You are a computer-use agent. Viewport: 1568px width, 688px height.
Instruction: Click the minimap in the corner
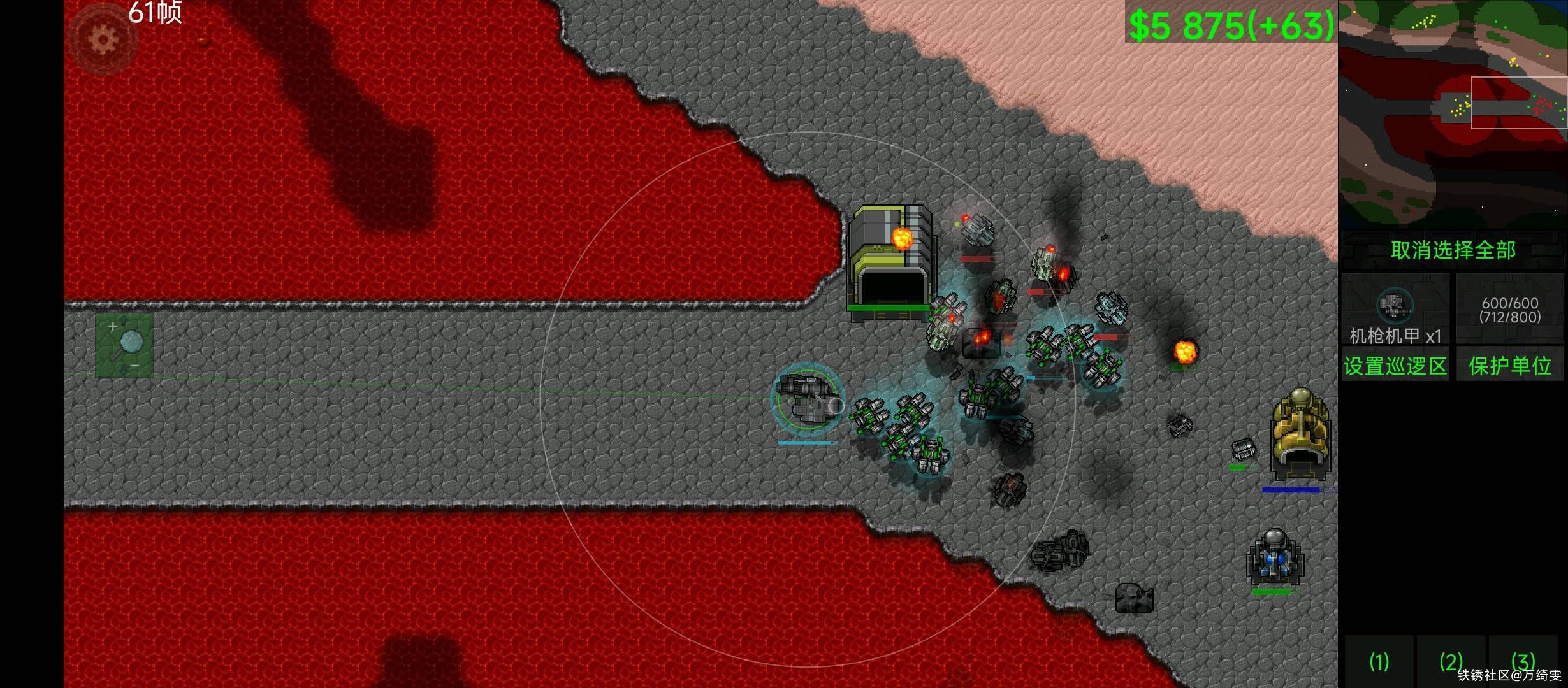click(x=1452, y=115)
